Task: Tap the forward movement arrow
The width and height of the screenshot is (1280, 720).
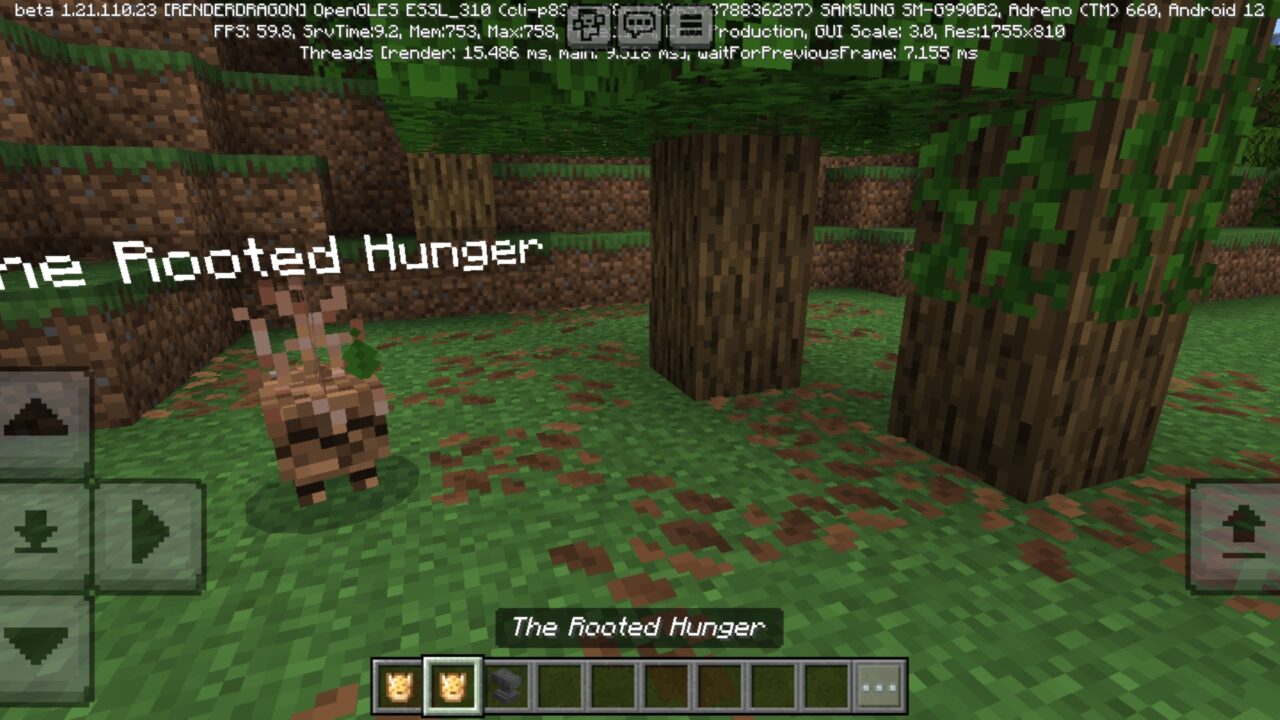Action: (x=145, y=530)
